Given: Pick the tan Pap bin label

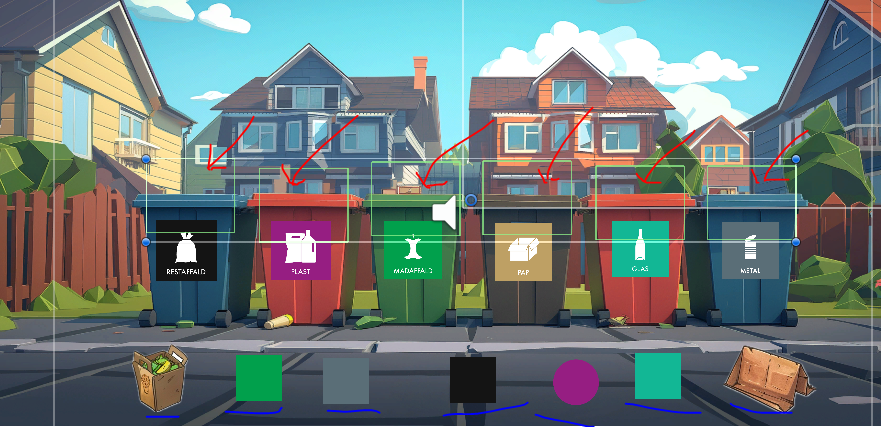Looking at the screenshot, I should coord(523,251).
